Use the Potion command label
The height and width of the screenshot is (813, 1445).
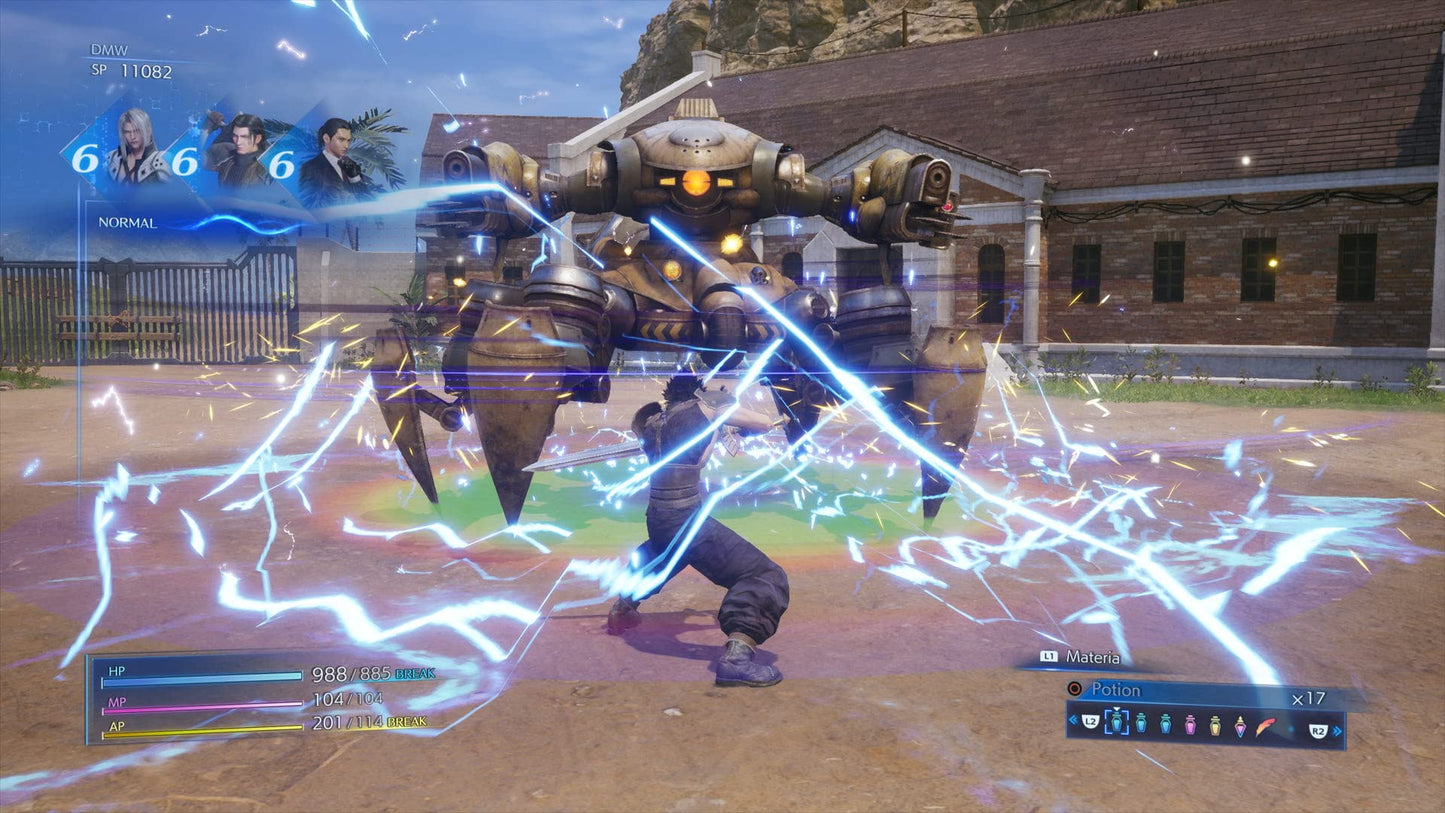1115,689
